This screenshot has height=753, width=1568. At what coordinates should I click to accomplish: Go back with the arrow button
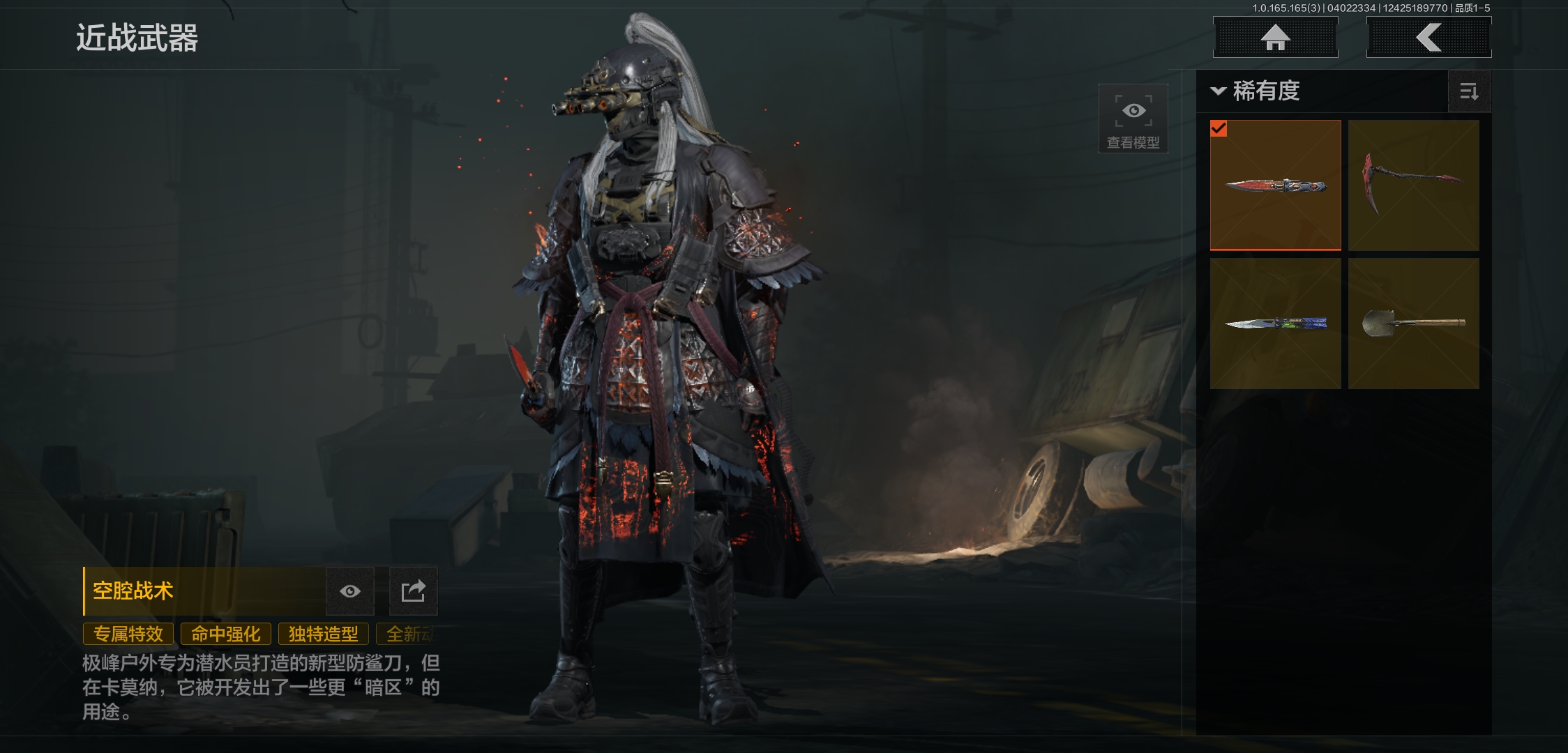click(x=1428, y=38)
